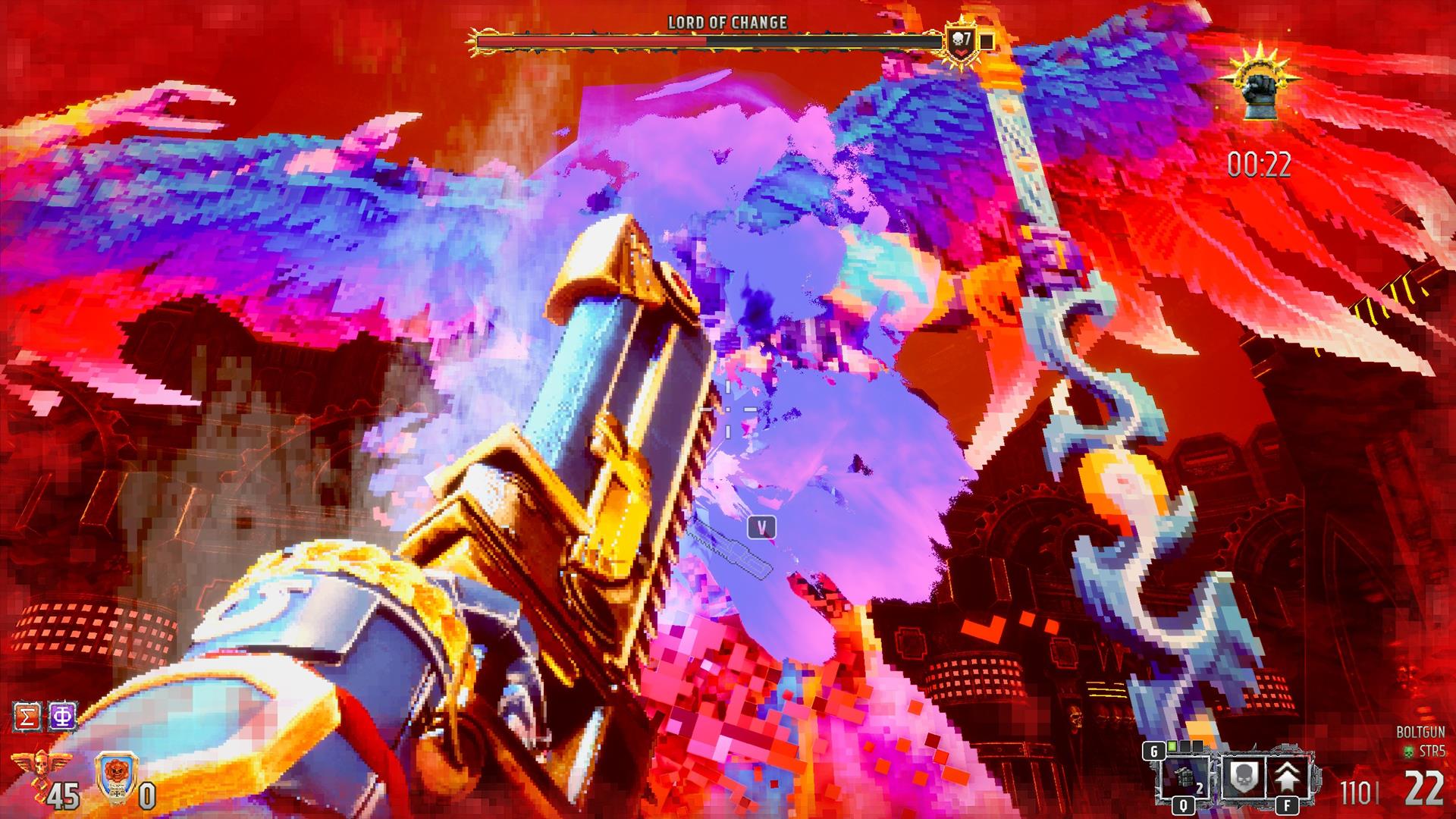This screenshot has height=819, width=1456.
Task: Click the green skull STR5 strength icon
Action: (1409, 752)
